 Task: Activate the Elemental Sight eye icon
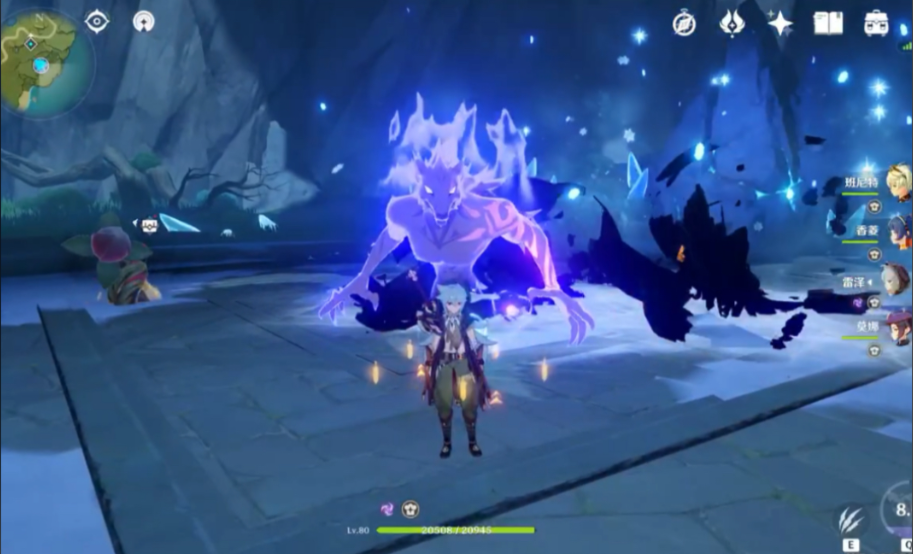click(x=97, y=21)
